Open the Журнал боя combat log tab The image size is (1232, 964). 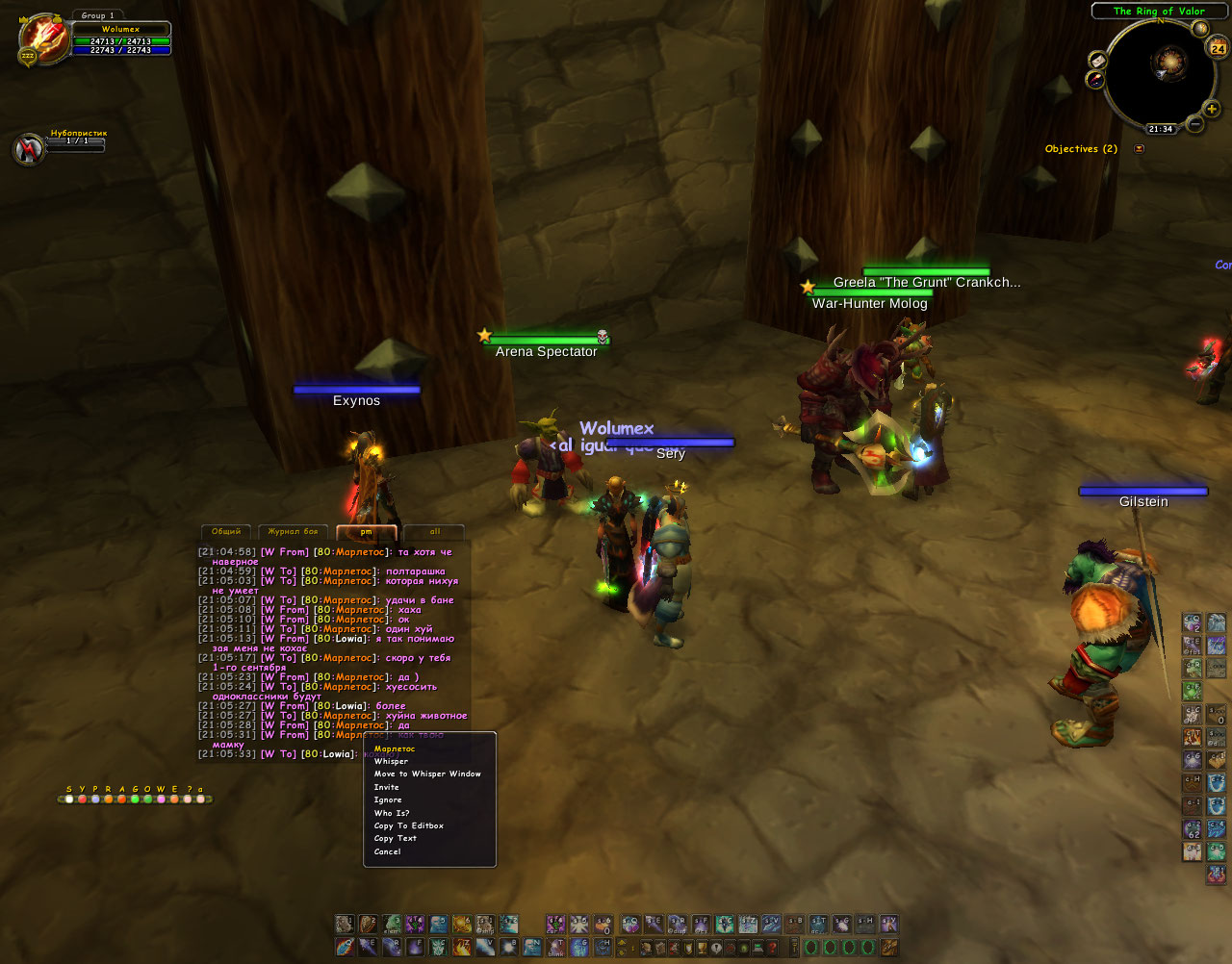(x=293, y=531)
